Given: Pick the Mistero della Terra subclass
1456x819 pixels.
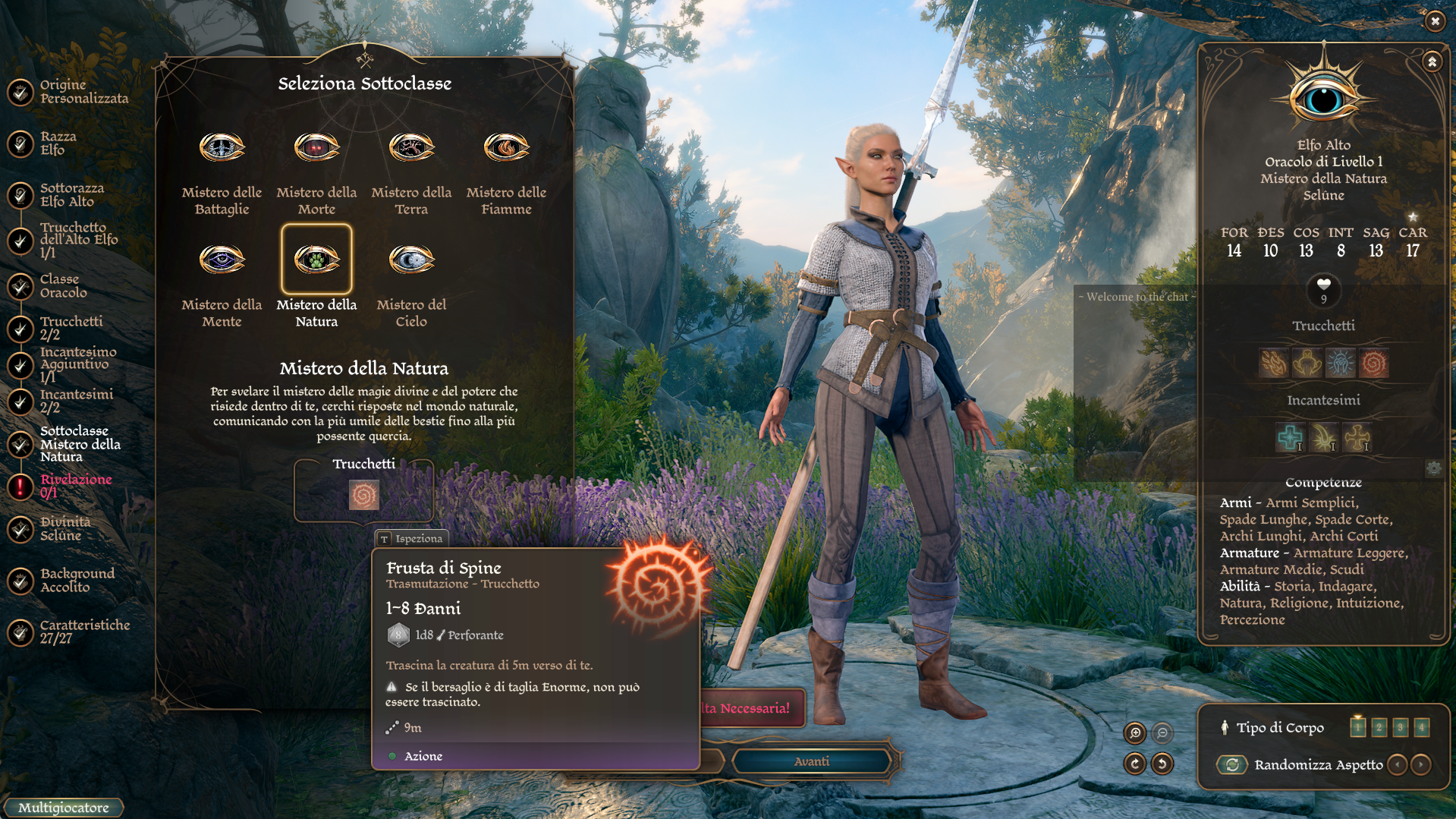Looking at the screenshot, I should 411,148.
